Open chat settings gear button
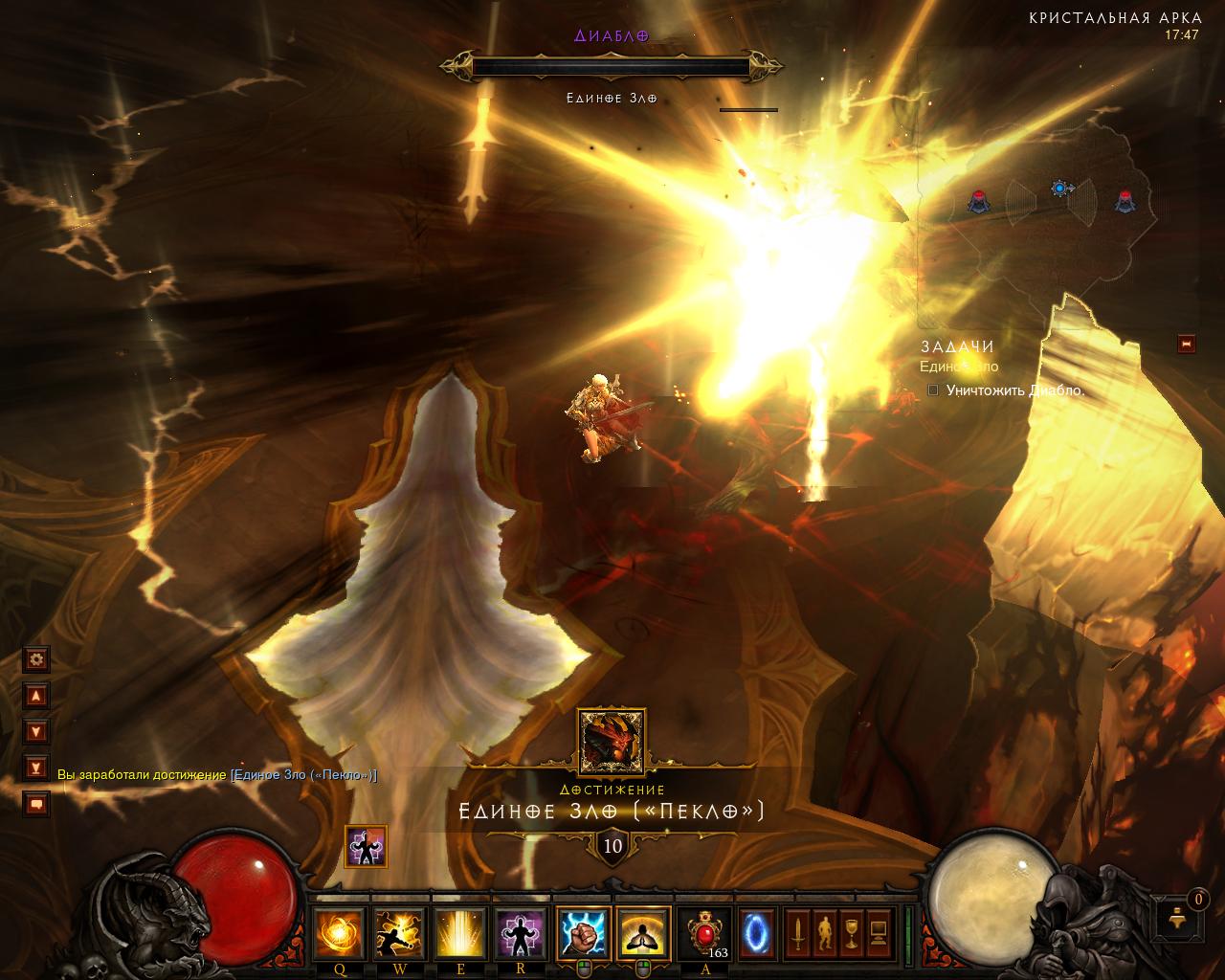Screen dimensions: 1225x980 (36, 658)
